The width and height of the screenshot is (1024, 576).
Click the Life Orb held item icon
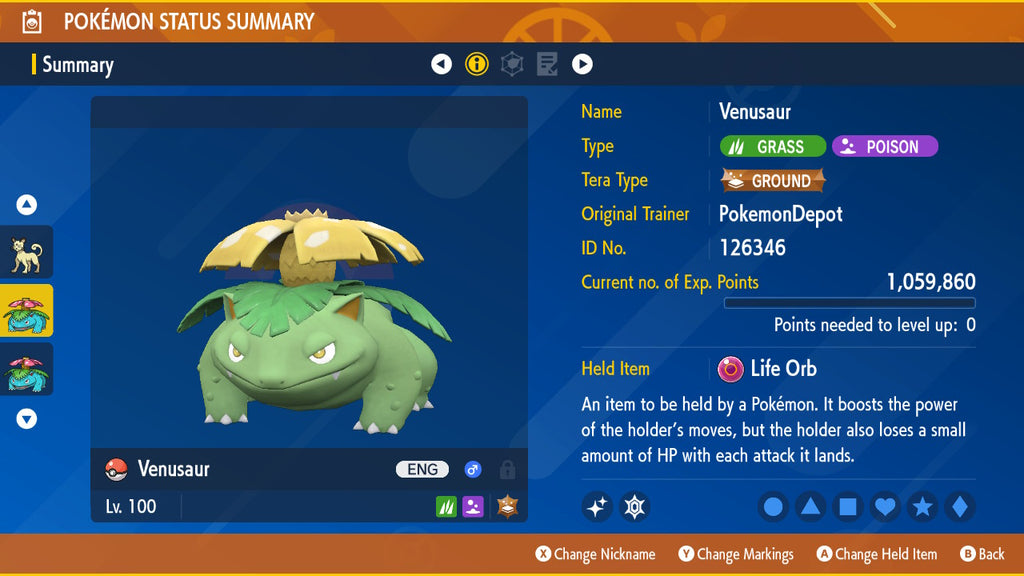731,369
